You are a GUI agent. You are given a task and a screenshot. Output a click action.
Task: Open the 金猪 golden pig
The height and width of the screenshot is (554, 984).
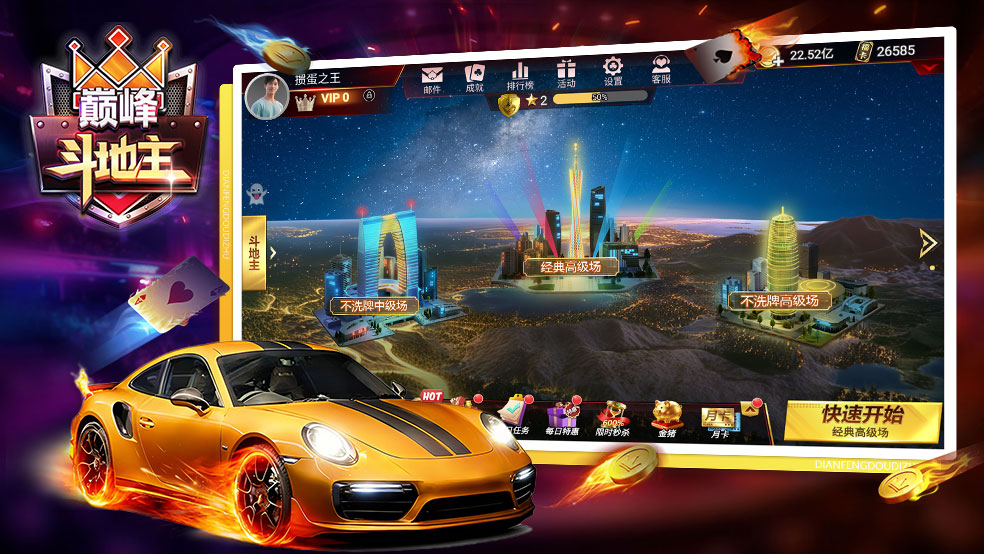[665, 416]
